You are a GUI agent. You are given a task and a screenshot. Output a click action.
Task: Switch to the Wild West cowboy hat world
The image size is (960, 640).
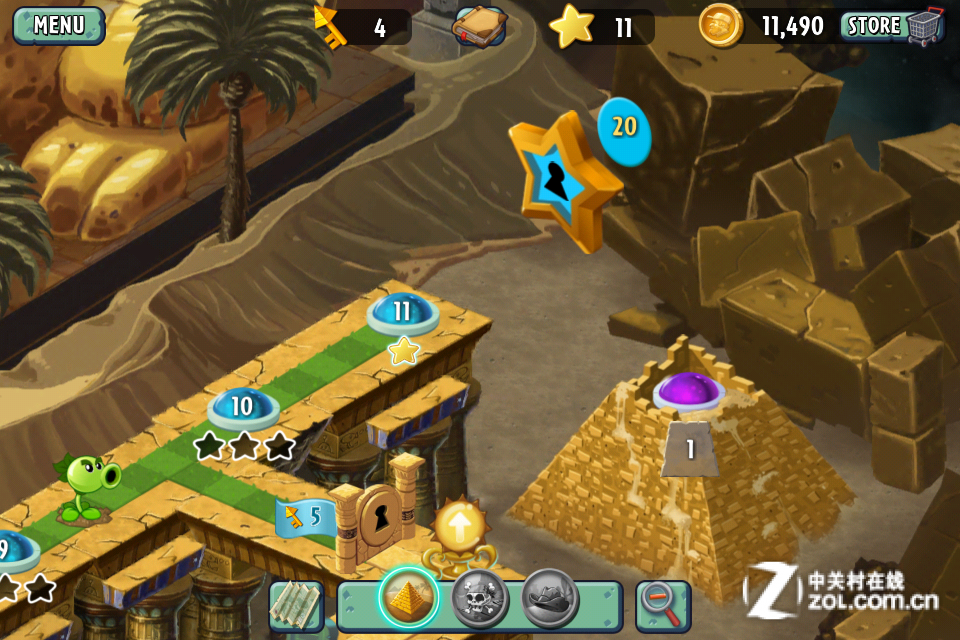[x=550, y=600]
